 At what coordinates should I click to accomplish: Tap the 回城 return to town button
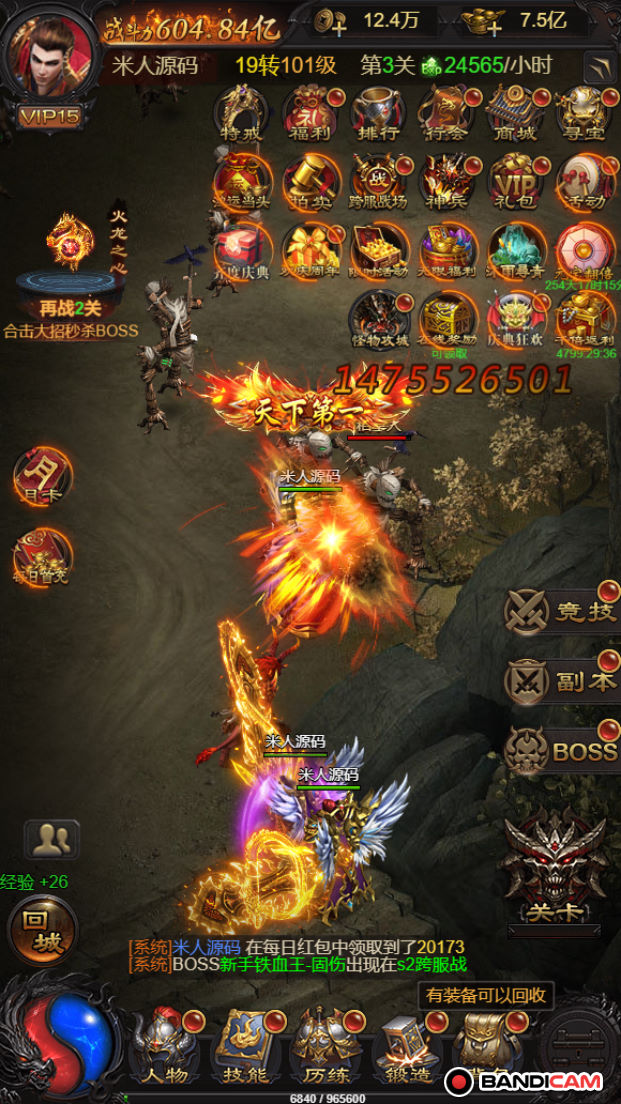click(42, 930)
